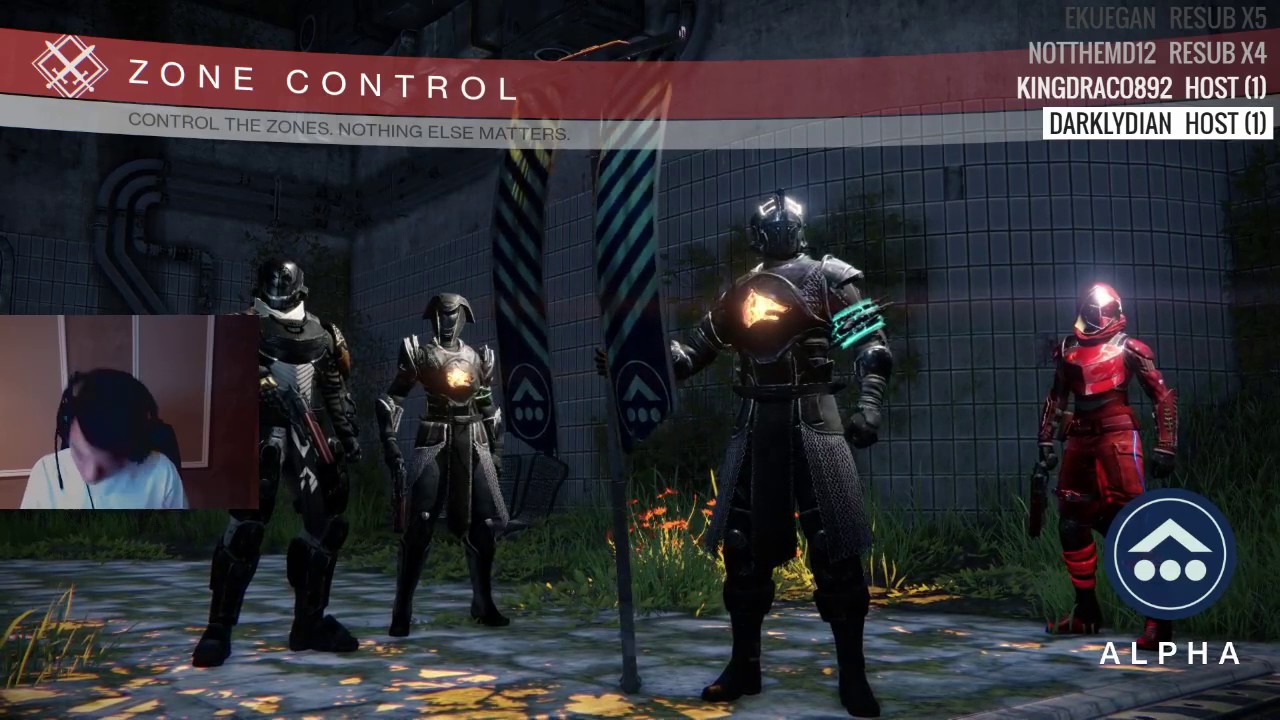This screenshot has width=1280, height=720.
Task: Choose the EKUEGAN resub entry
Action: pos(1165,19)
